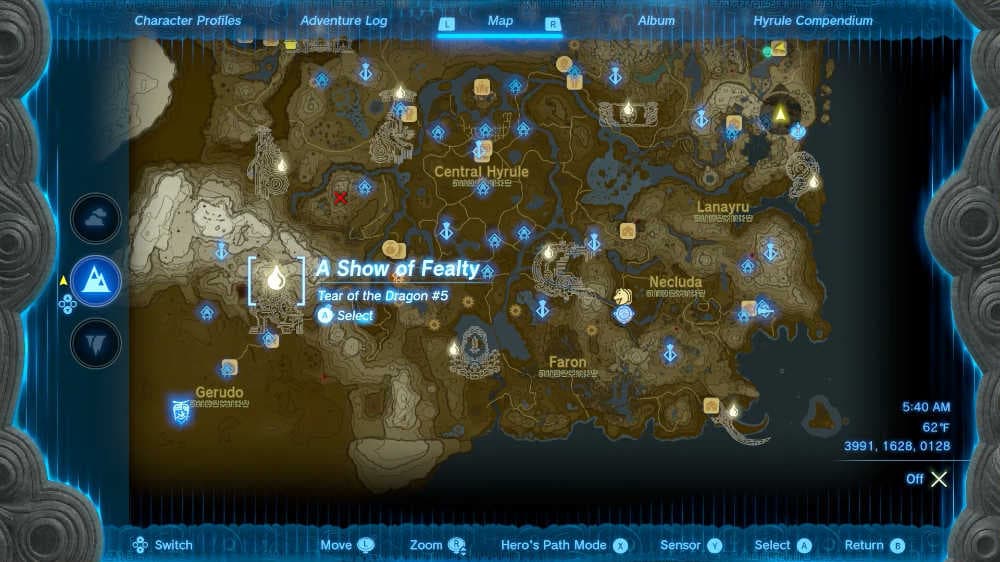Click the Lanayru region label
The height and width of the screenshot is (562, 1000).
[x=723, y=207]
